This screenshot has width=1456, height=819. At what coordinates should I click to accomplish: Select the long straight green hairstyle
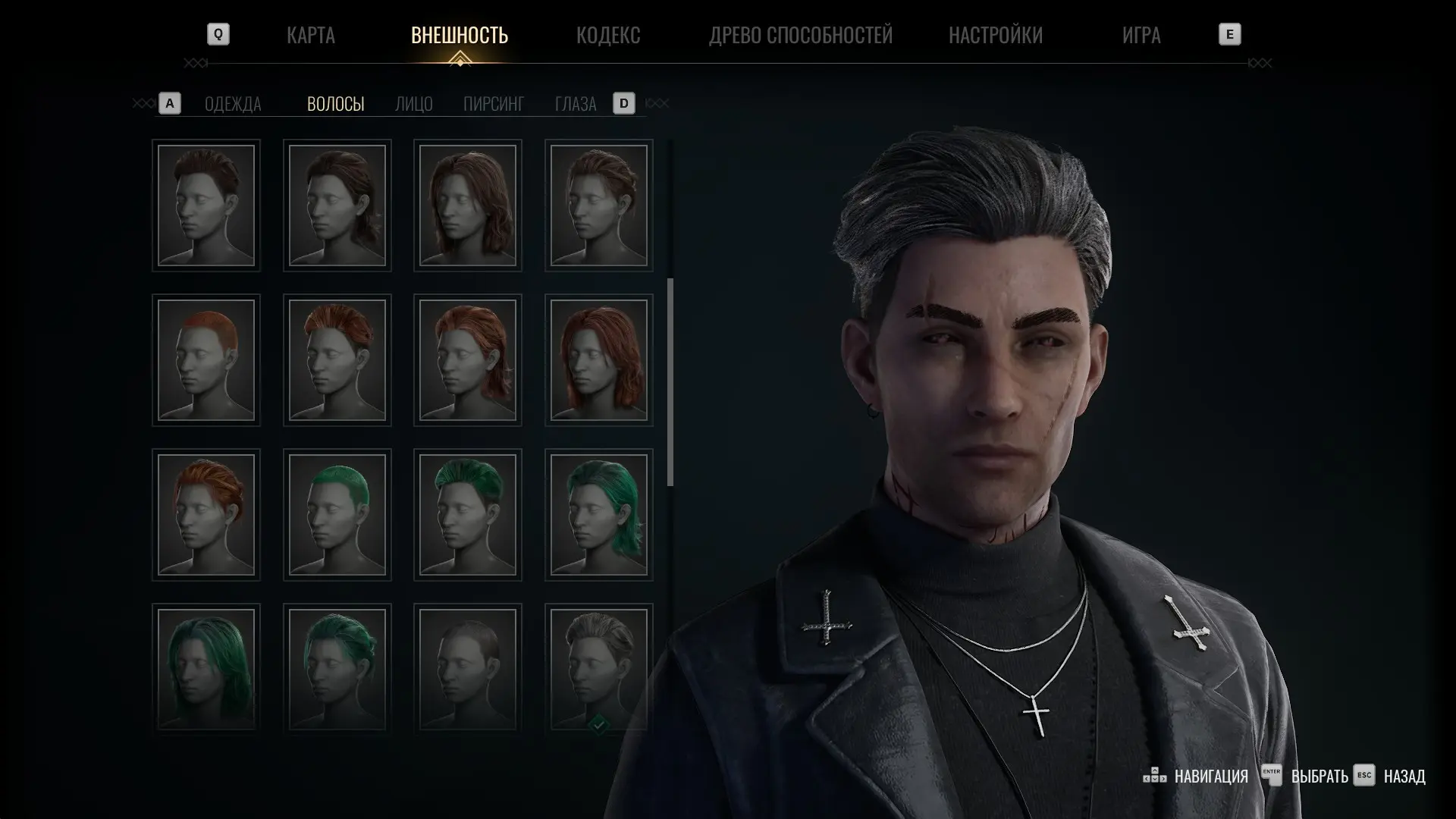coord(206,668)
